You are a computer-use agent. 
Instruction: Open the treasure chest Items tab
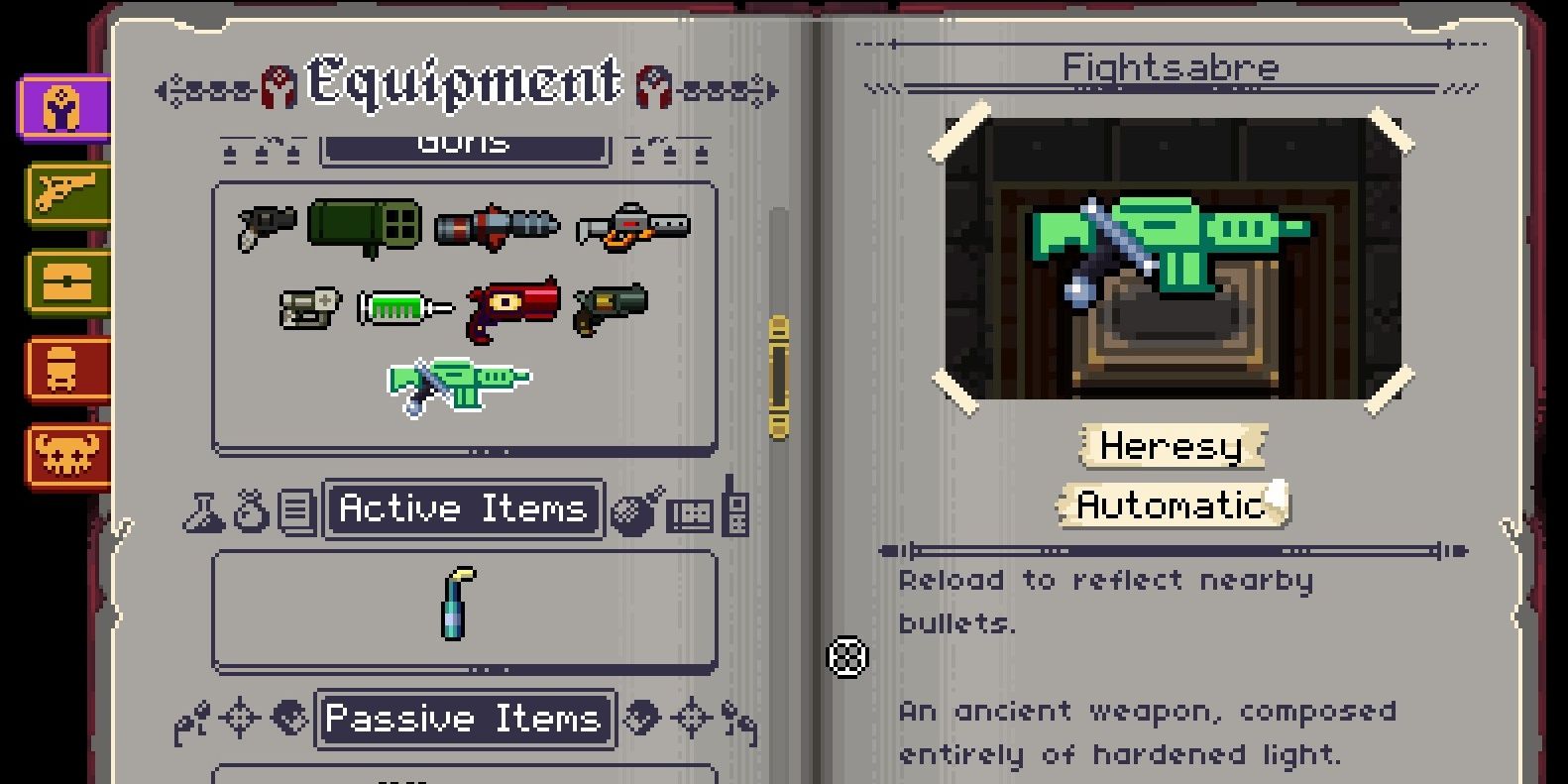(66, 281)
